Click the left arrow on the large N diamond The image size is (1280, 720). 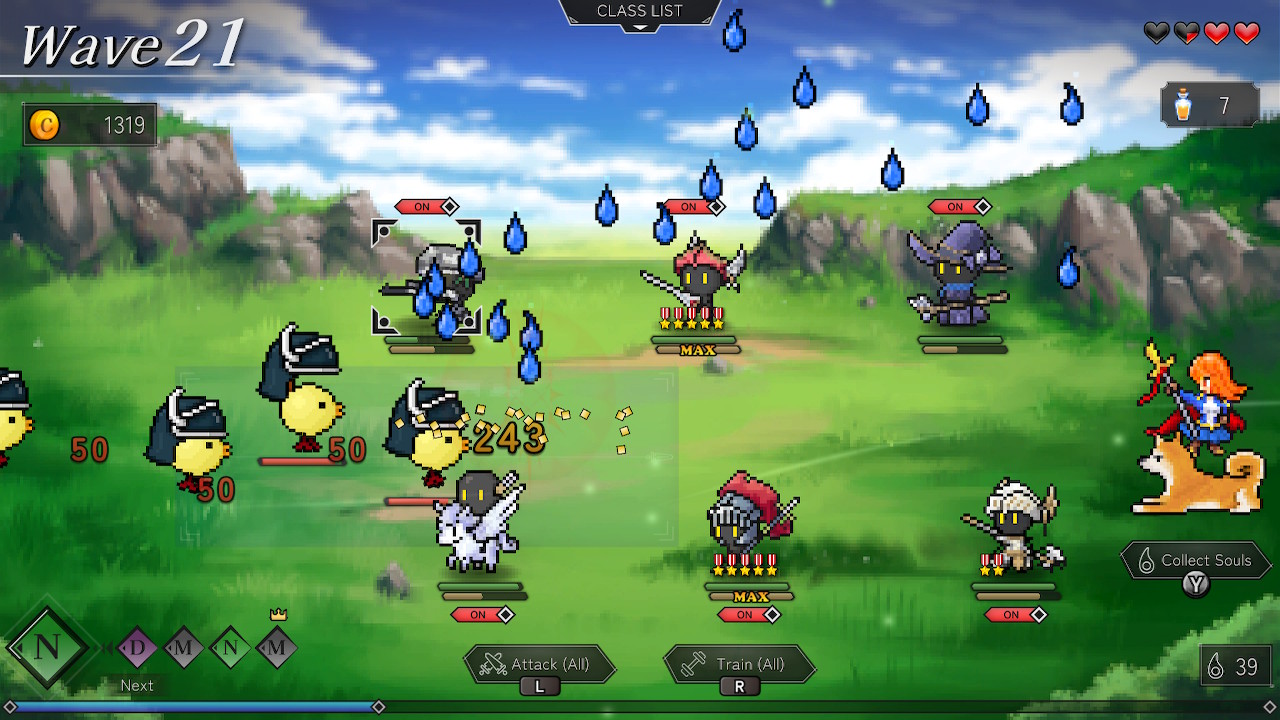pyautogui.click(x=19, y=647)
